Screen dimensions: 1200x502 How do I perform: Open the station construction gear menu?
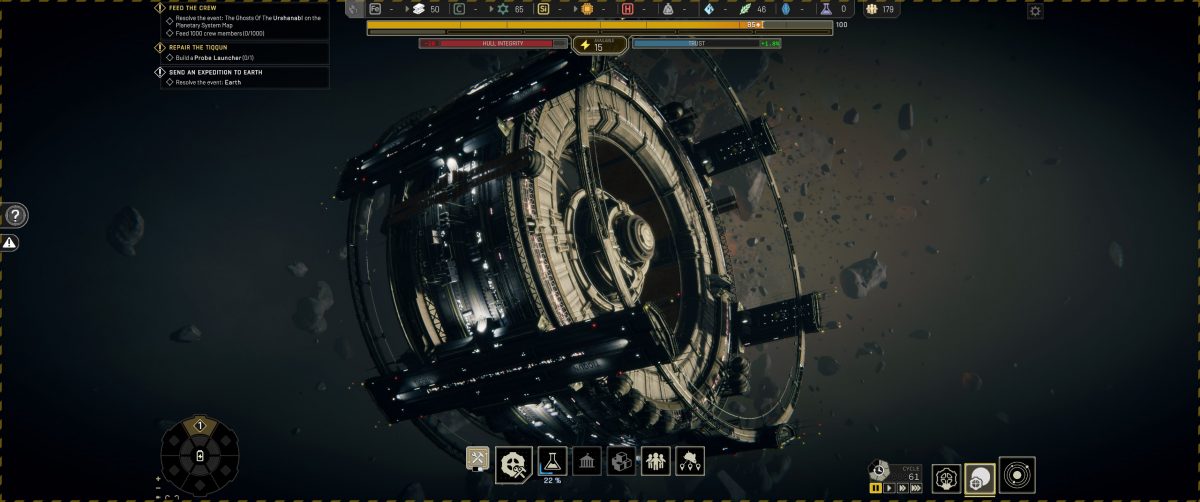515,461
